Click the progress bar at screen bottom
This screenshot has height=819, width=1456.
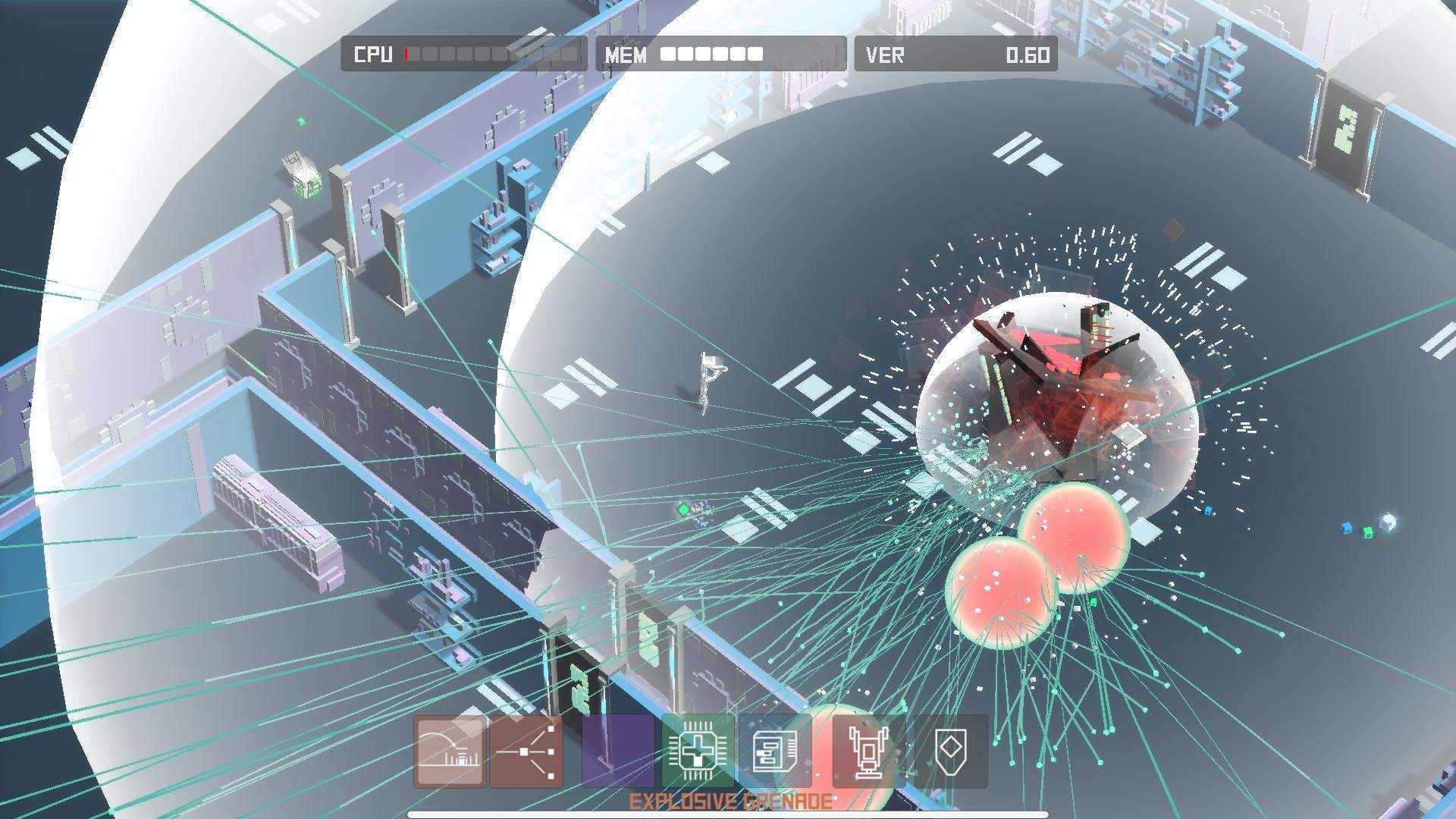click(728, 814)
